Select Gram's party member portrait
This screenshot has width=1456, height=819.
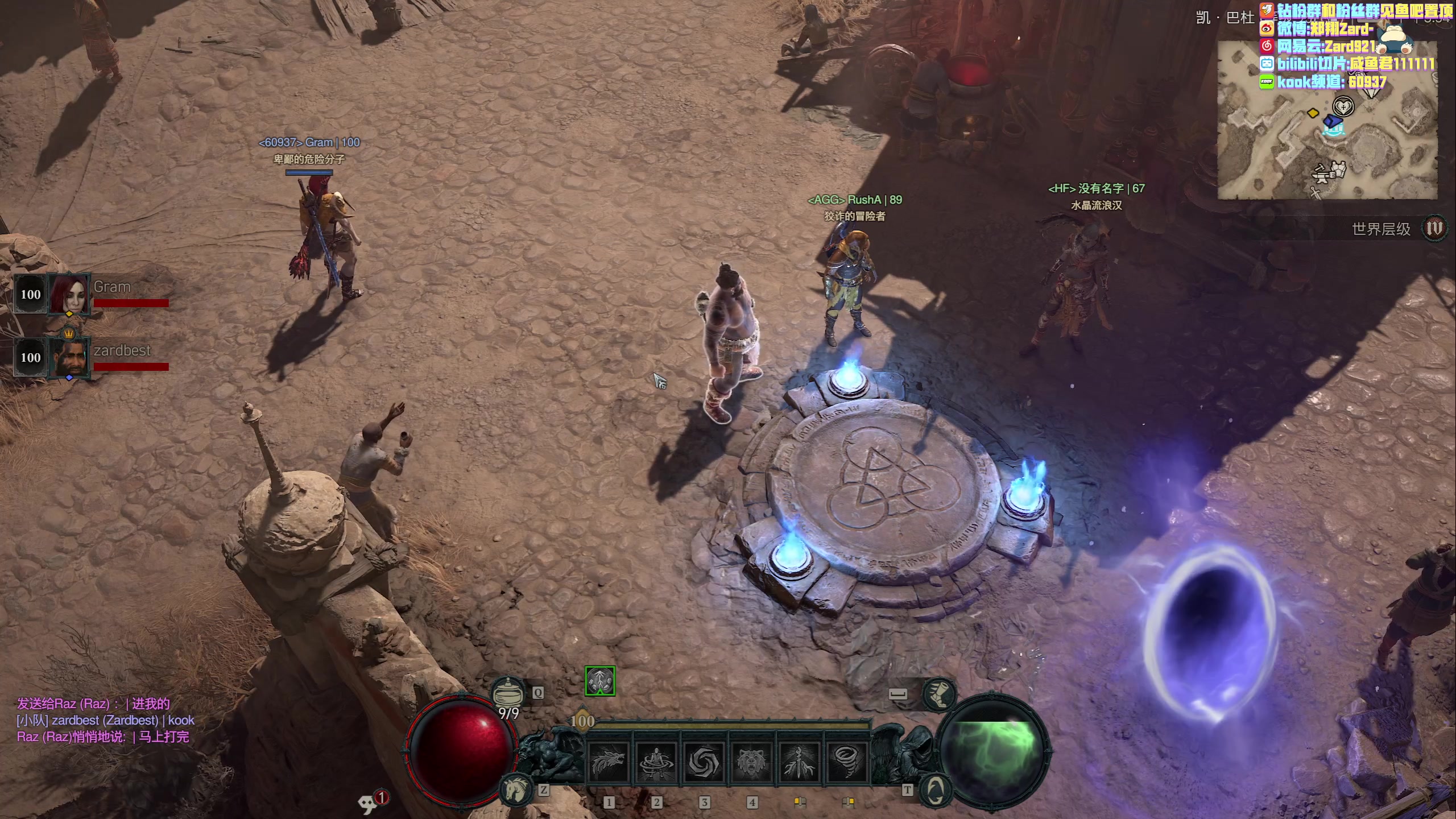click(x=69, y=293)
